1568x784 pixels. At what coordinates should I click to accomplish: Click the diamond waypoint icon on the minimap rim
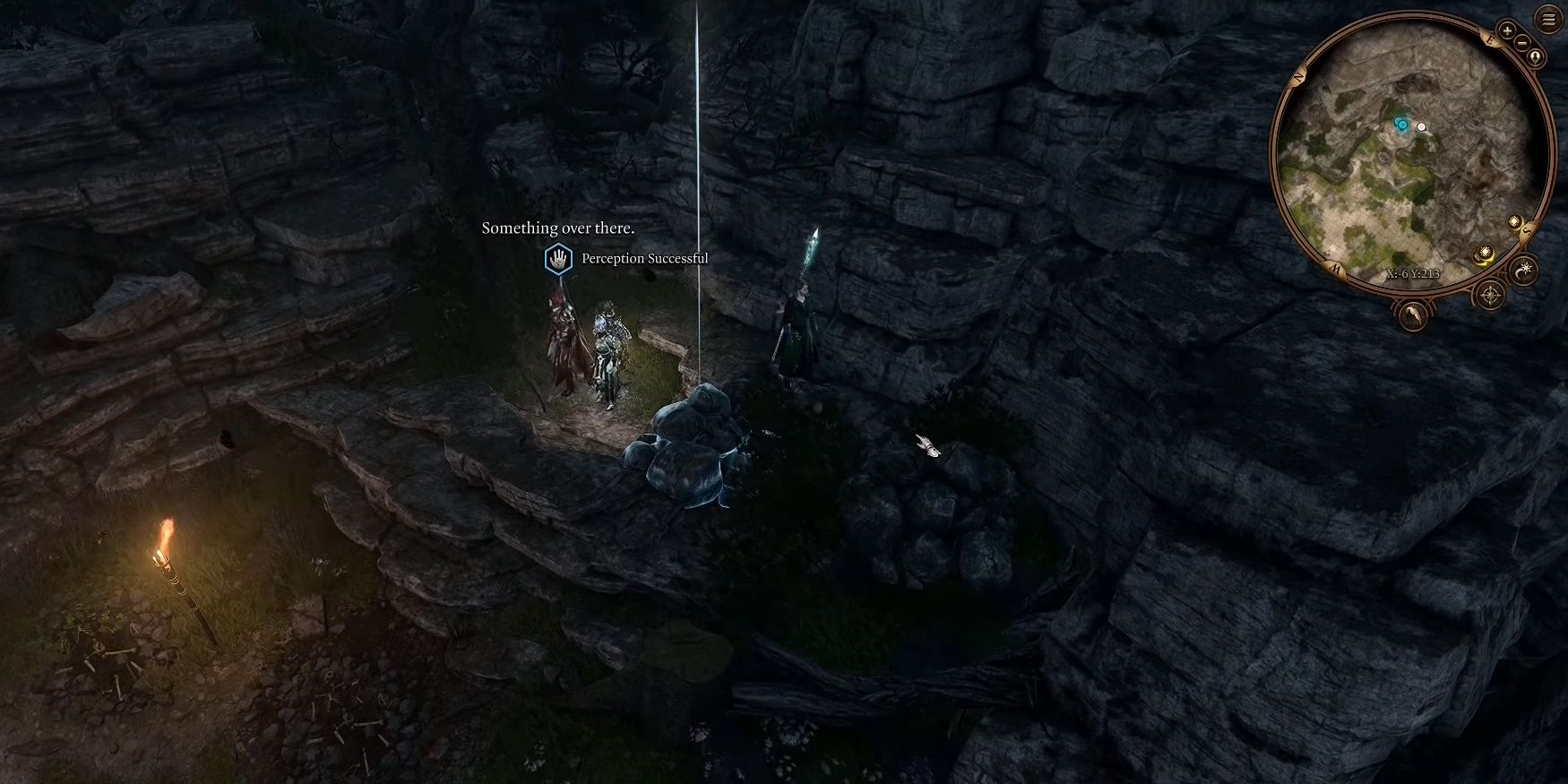tap(1515, 221)
